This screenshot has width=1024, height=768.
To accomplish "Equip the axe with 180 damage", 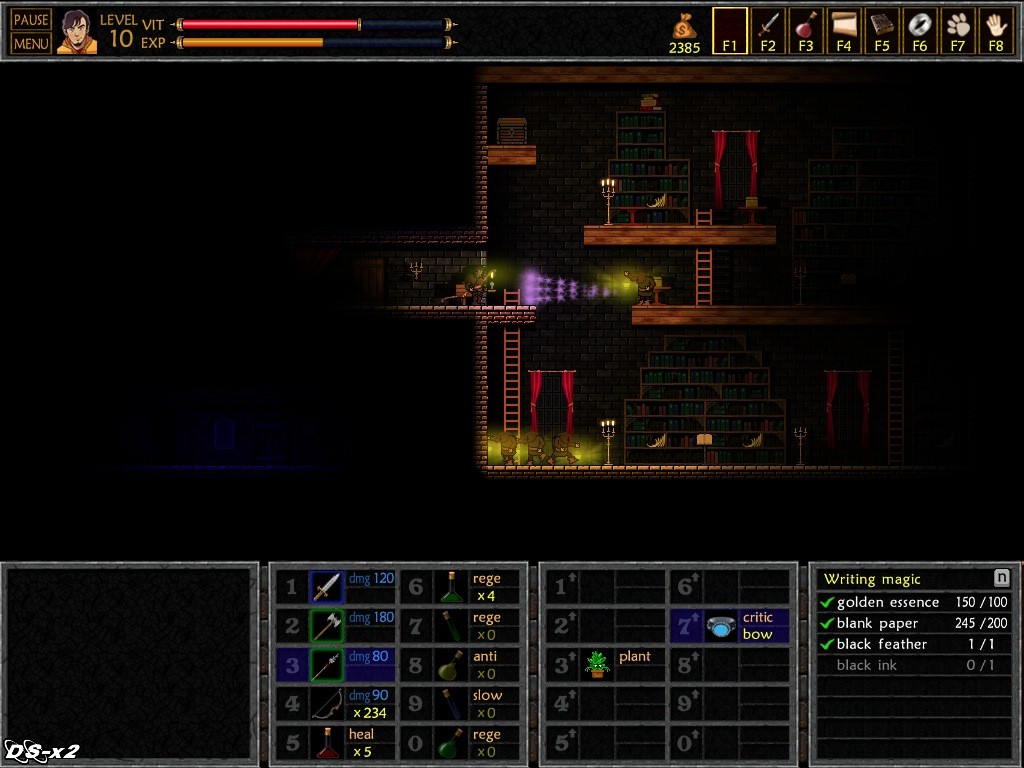I will [x=328, y=626].
